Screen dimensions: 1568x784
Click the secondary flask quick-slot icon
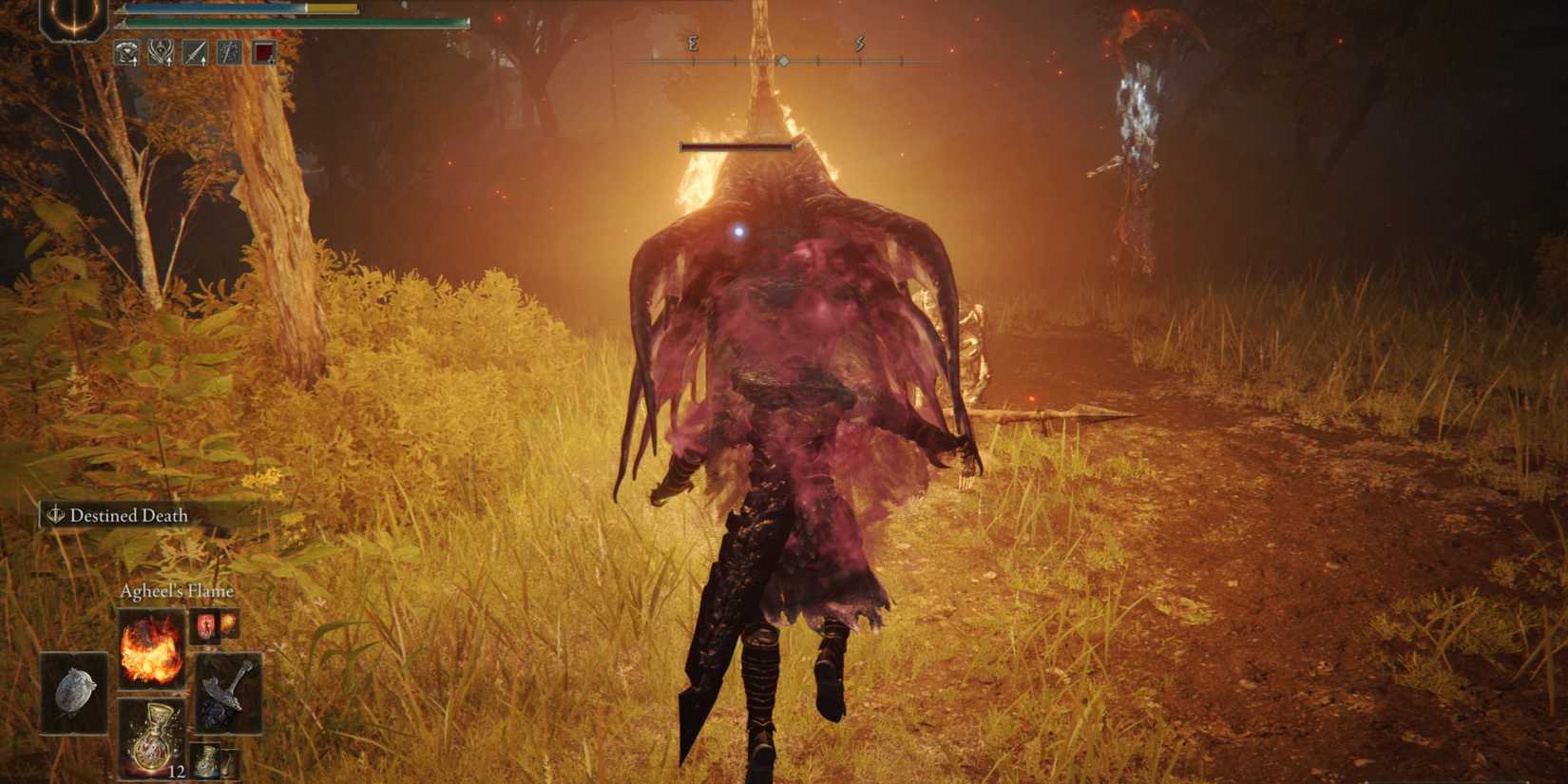click(210, 760)
